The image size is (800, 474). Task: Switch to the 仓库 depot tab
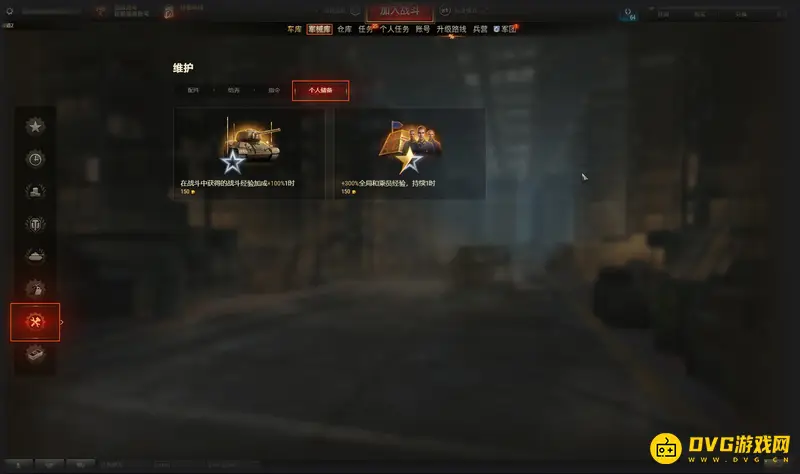point(344,30)
